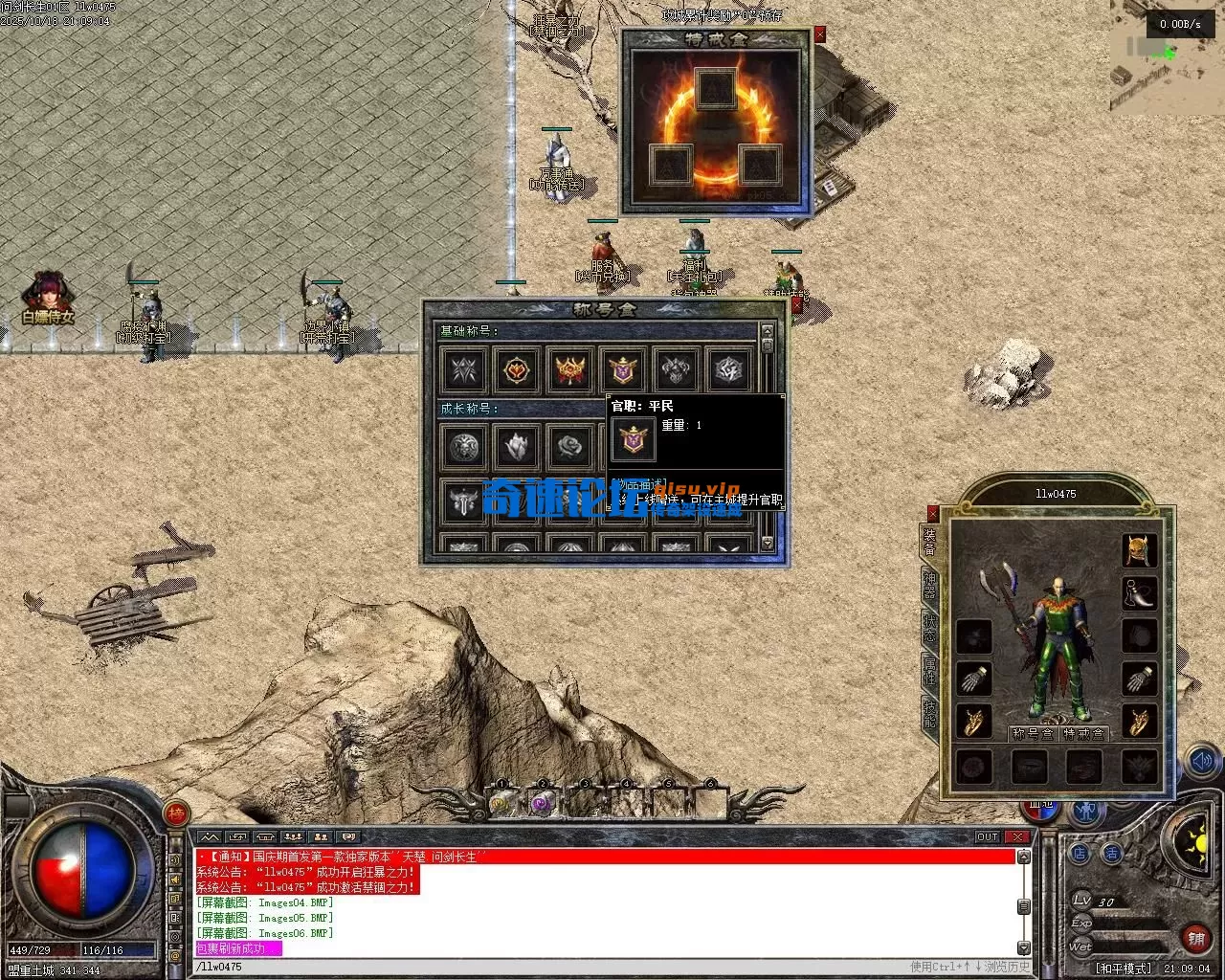Switch to the 技能 skills tab
The height and width of the screenshot is (980, 1225).
coord(929,713)
